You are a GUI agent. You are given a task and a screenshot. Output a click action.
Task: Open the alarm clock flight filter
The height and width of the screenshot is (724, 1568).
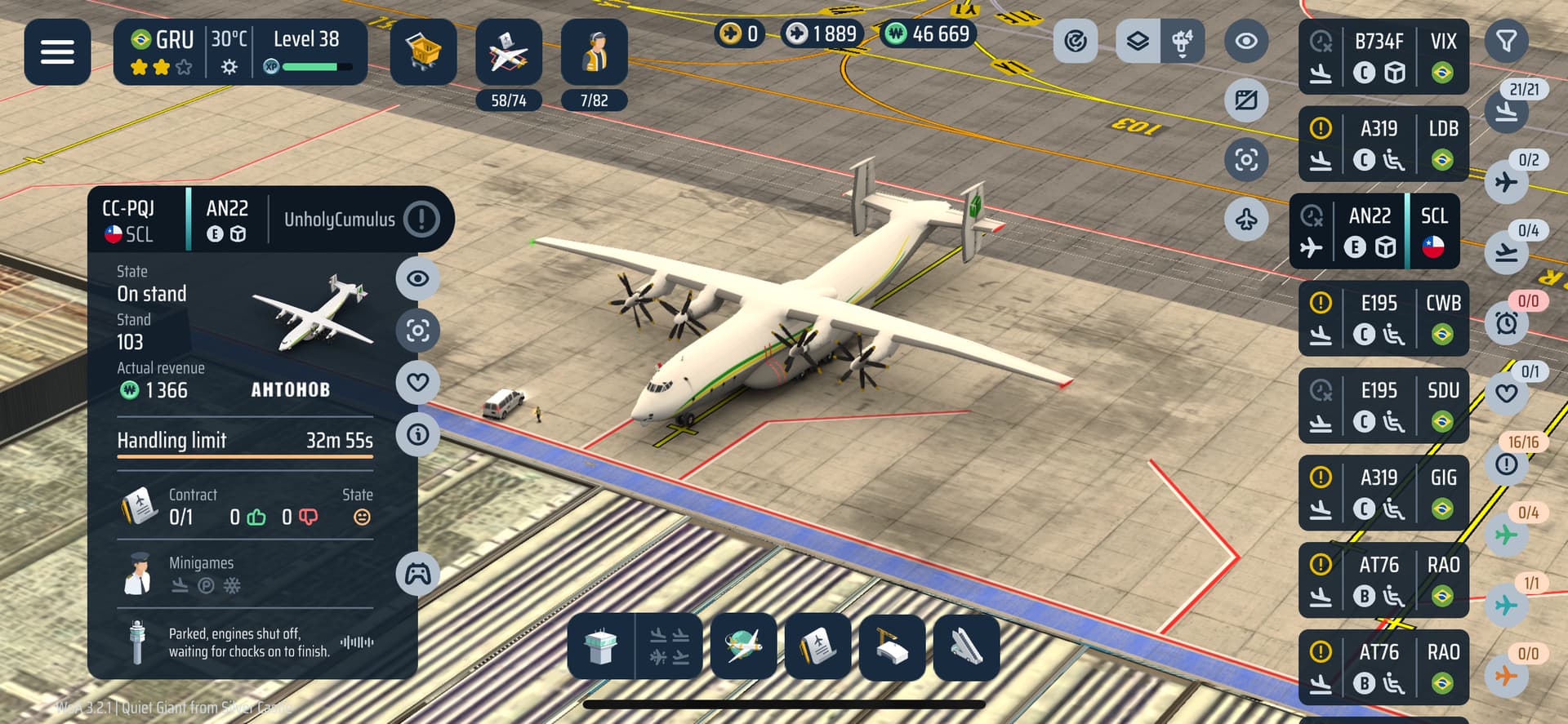point(1507,323)
